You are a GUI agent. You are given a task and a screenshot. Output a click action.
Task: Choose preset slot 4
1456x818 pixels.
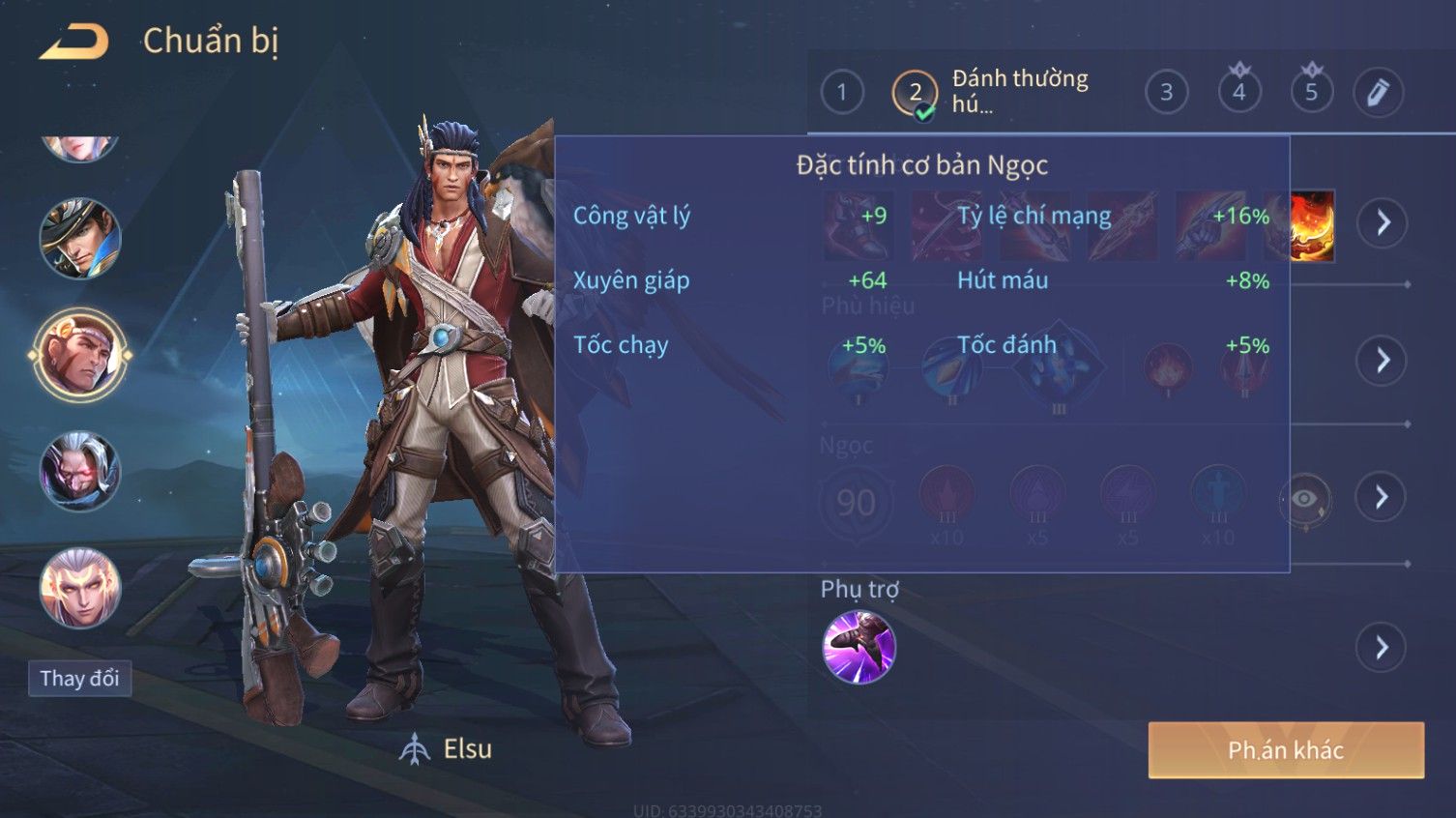point(1238,93)
